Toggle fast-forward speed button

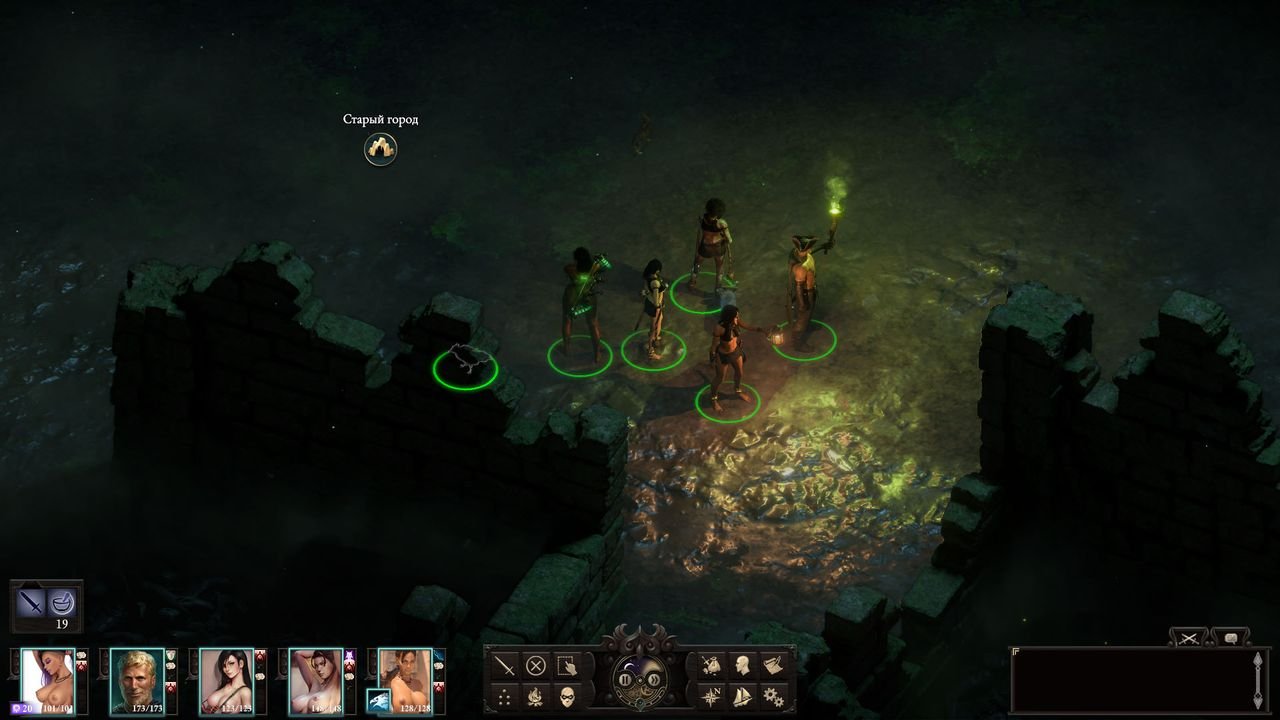pyautogui.click(x=652, y=680)
